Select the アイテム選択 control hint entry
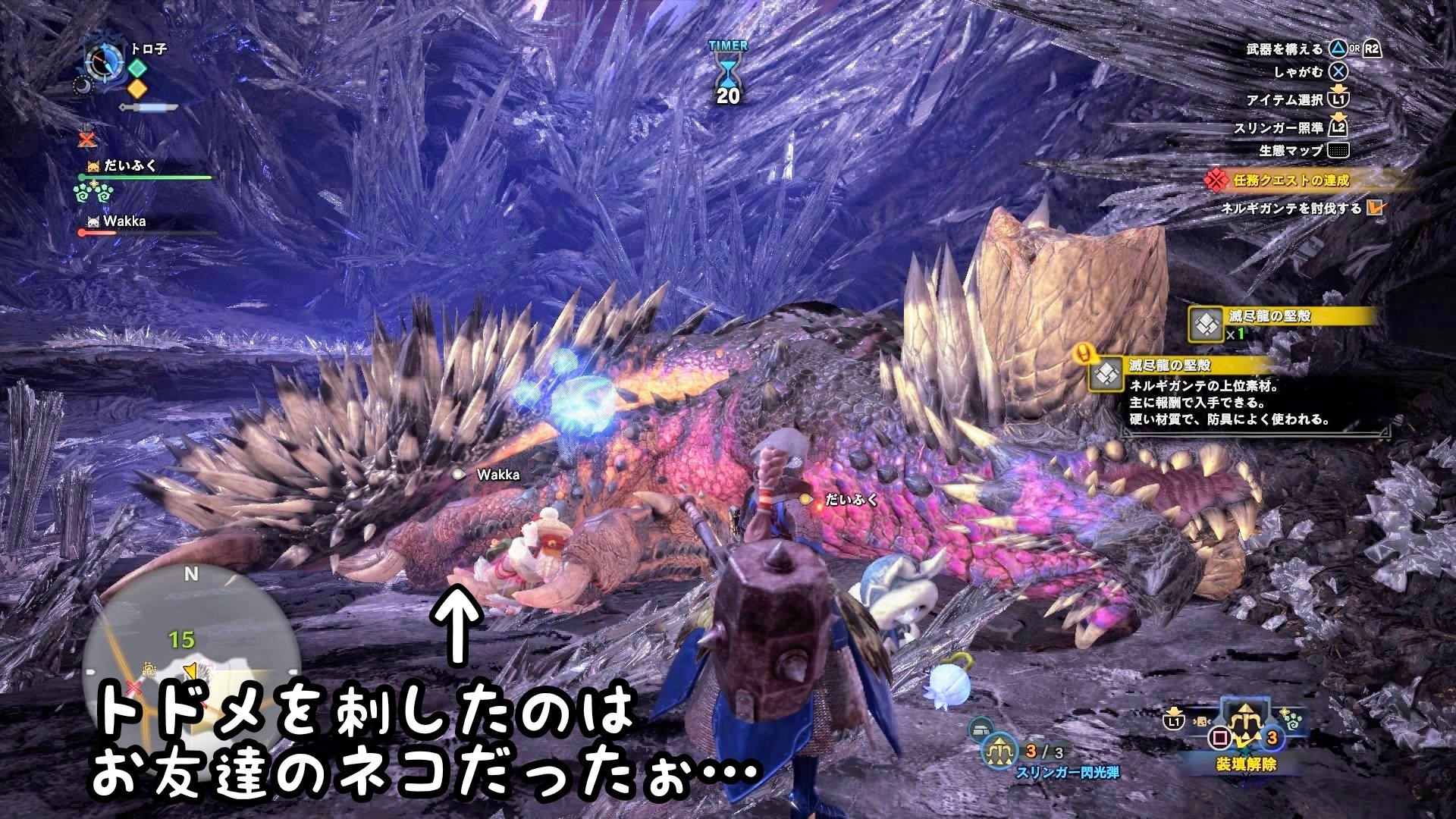 [x=1284, y=99]
